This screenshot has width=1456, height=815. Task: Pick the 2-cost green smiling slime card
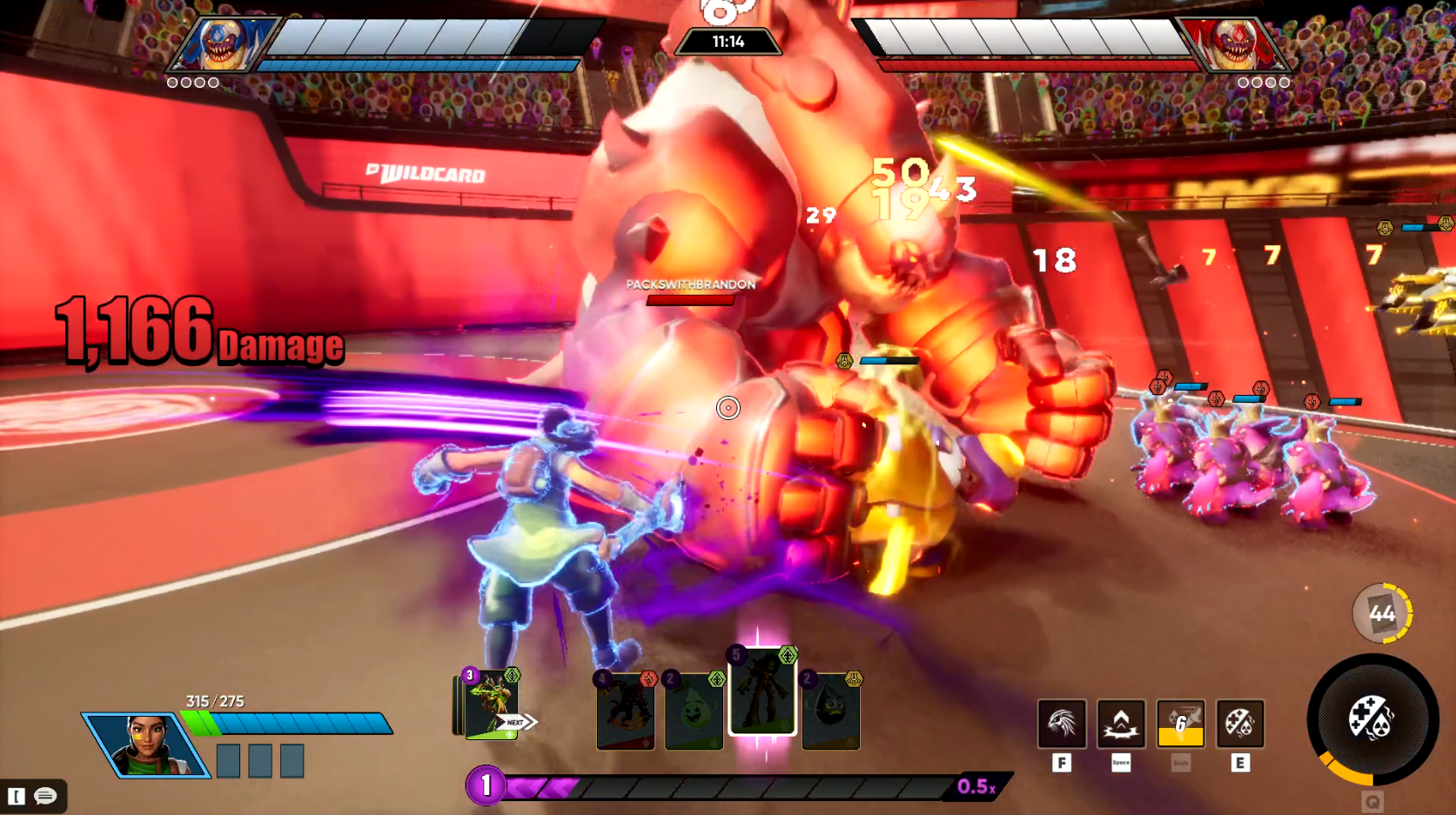tap(694, 711)
